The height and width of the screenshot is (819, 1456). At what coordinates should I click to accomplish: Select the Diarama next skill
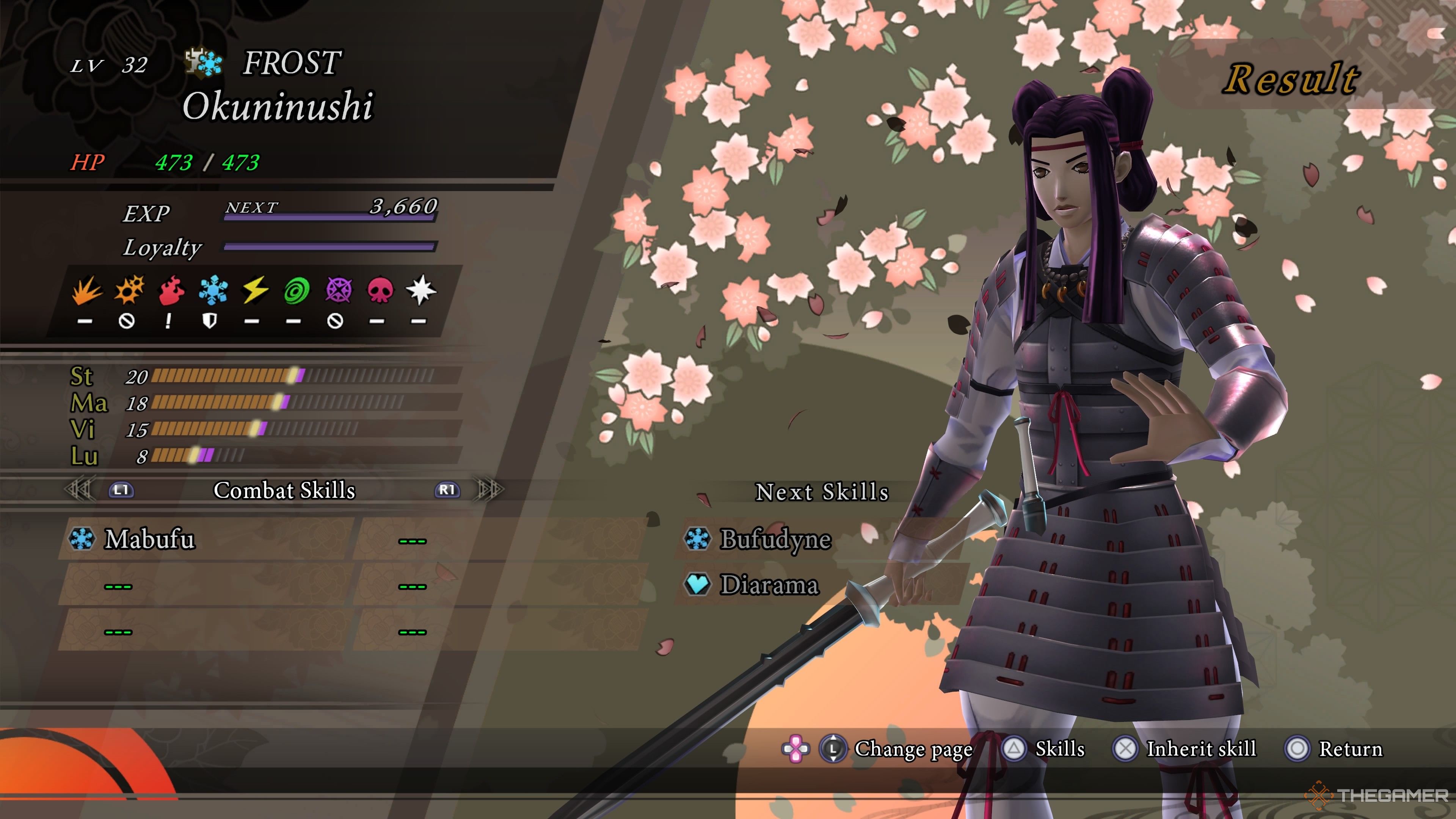769,585
